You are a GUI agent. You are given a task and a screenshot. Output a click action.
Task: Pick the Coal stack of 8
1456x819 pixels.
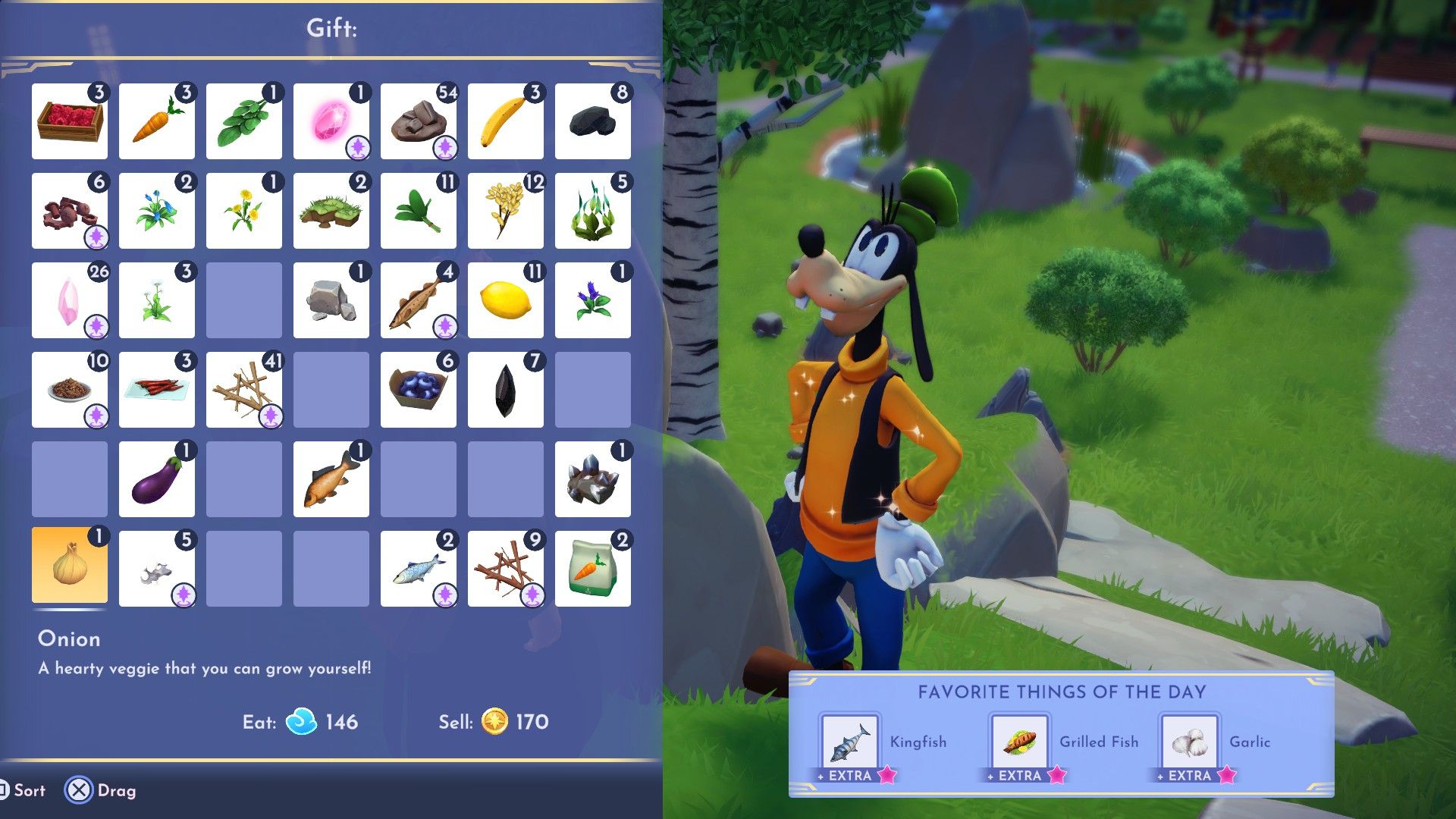pyautogui.click(x=592, y=121)
